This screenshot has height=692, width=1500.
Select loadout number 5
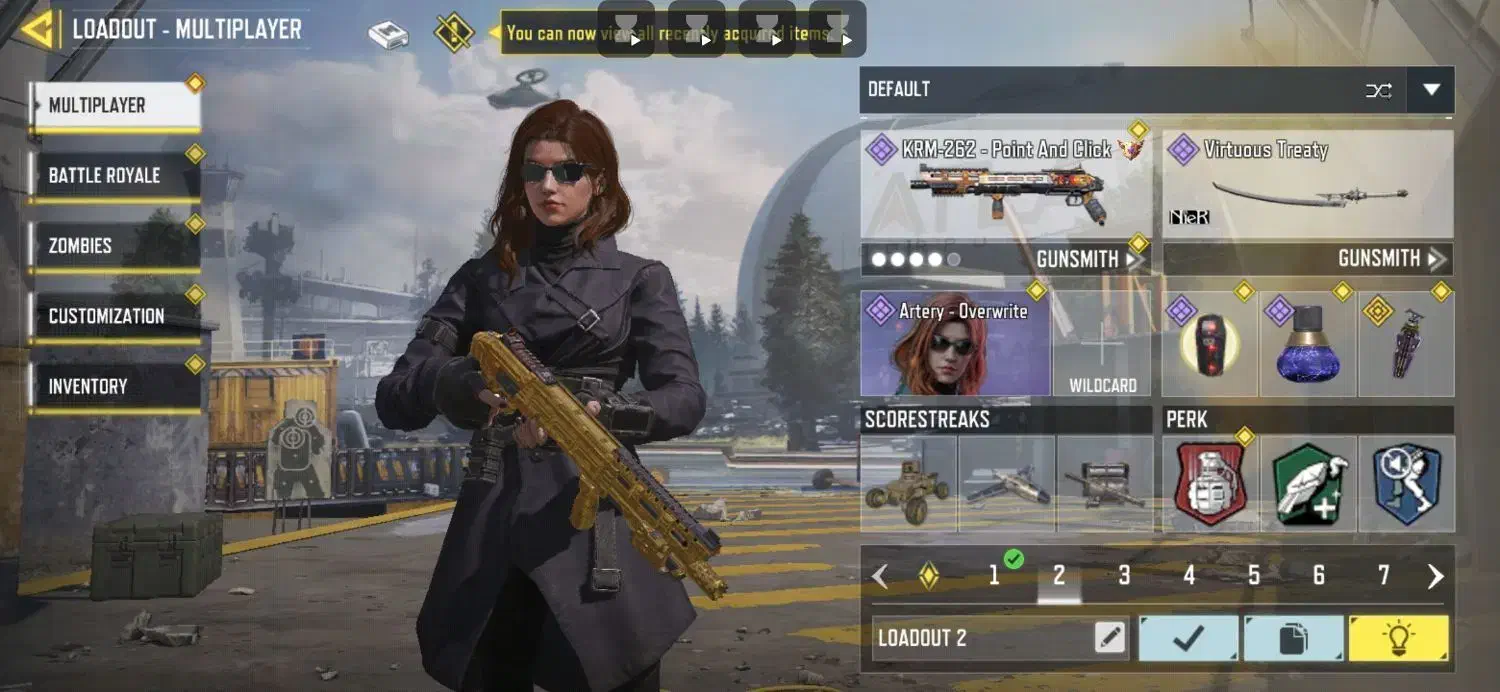[1254, 575]
